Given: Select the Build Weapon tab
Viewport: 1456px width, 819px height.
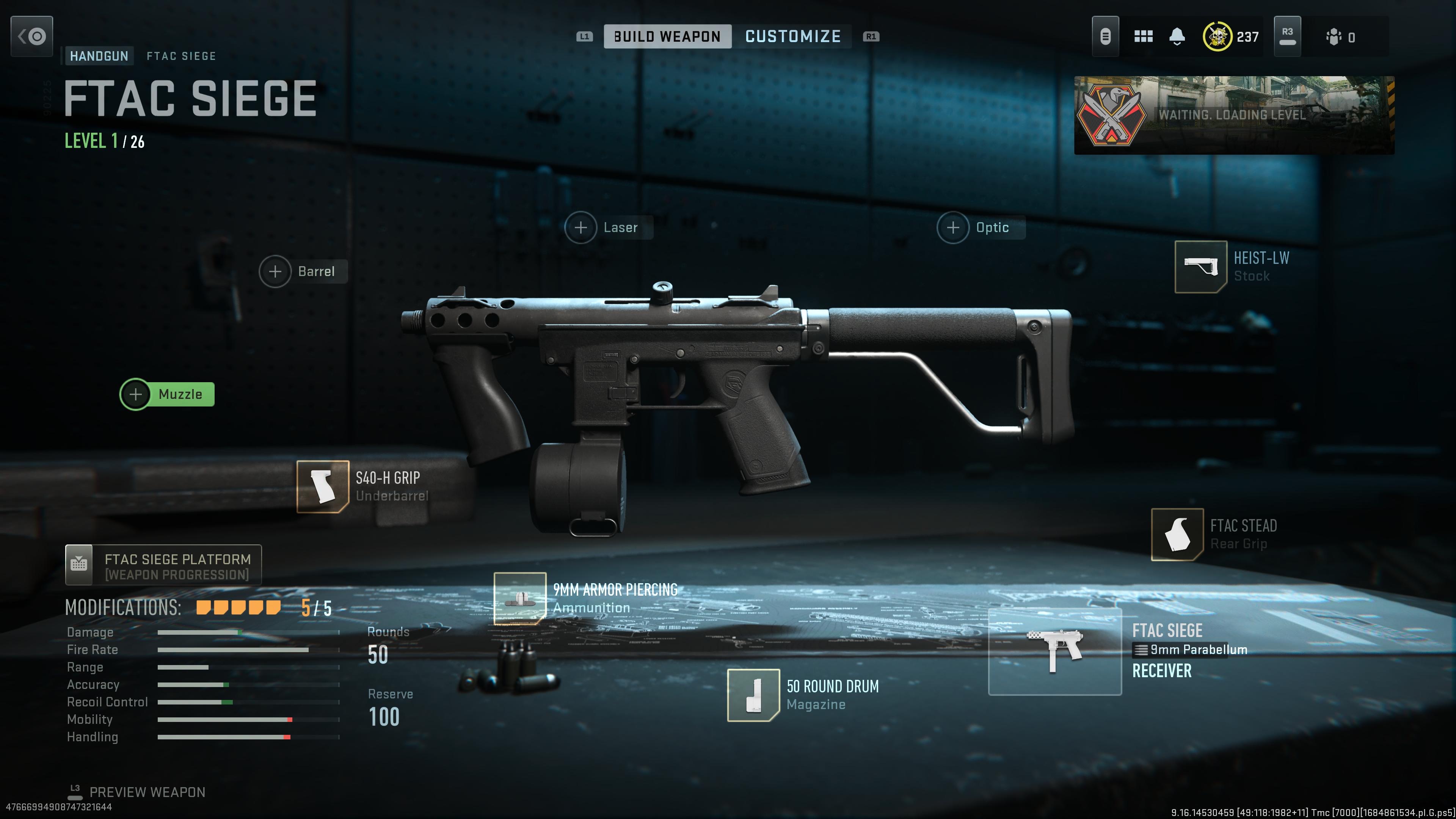Looking at the screenshot, I should [x=667, y=37].
